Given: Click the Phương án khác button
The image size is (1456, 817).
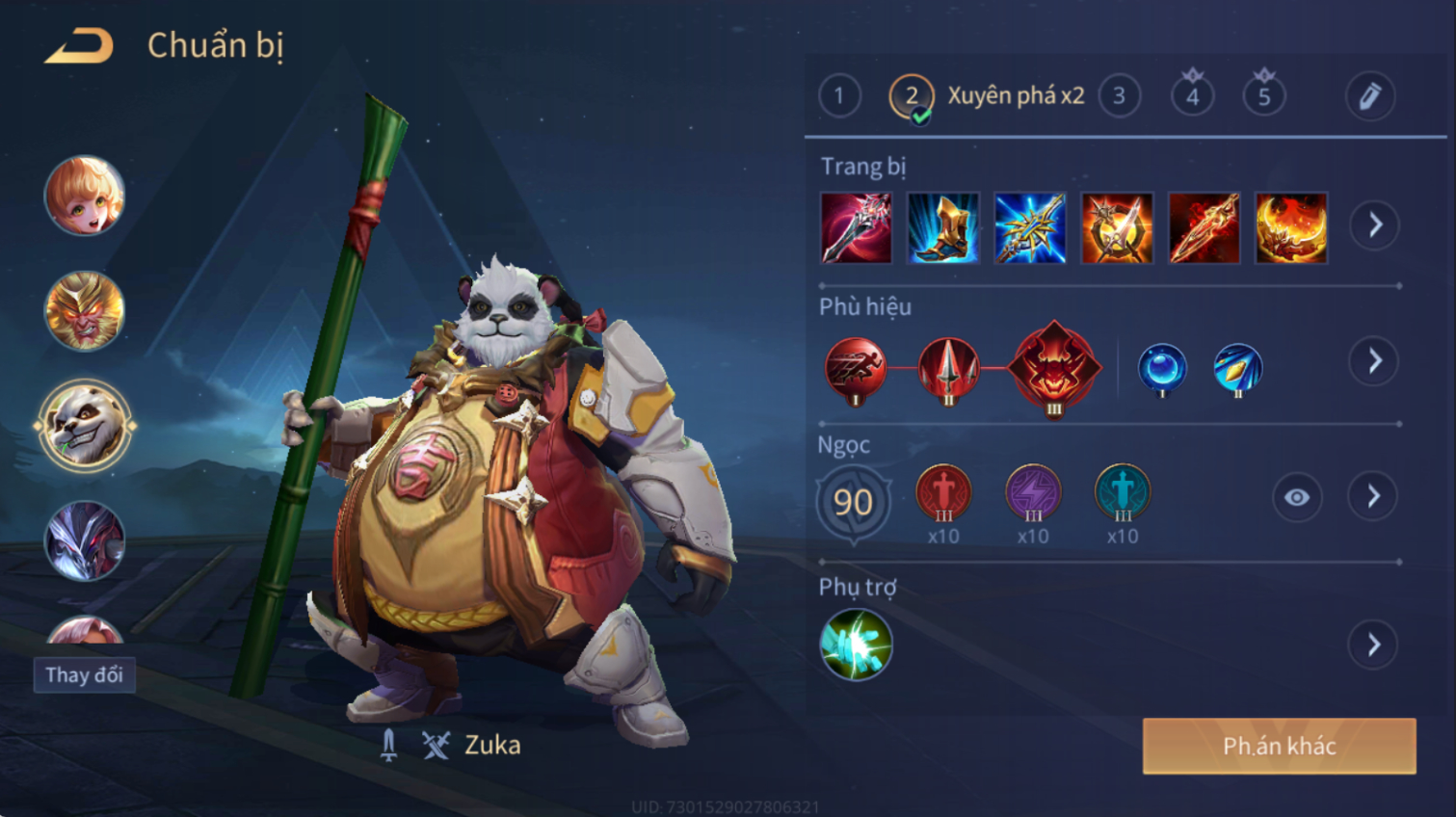Looking at the screenshot, I should point(1279,746).
